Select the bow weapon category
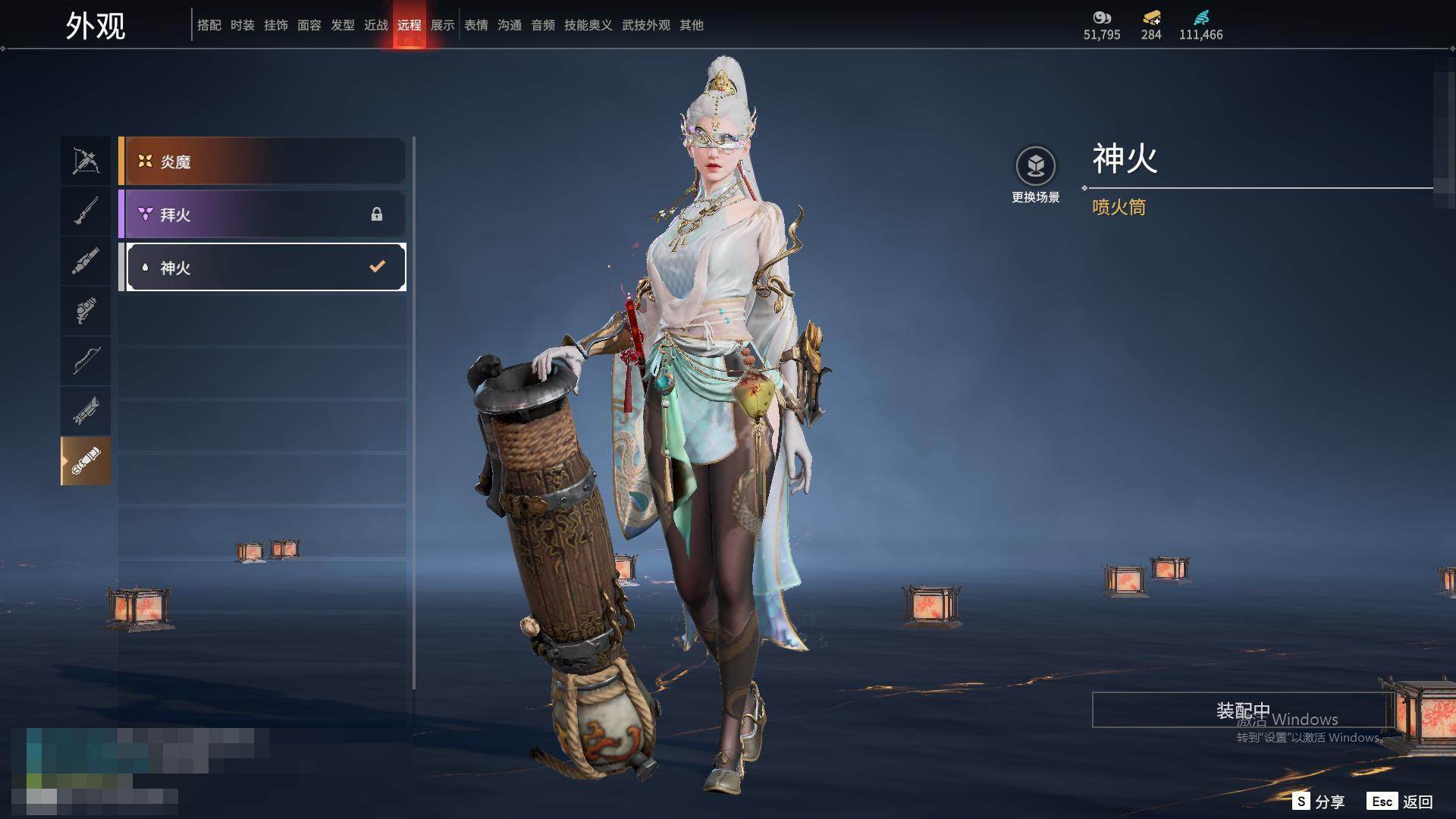This screenshot has height=819, width=1456. click(x=86, y=360)
